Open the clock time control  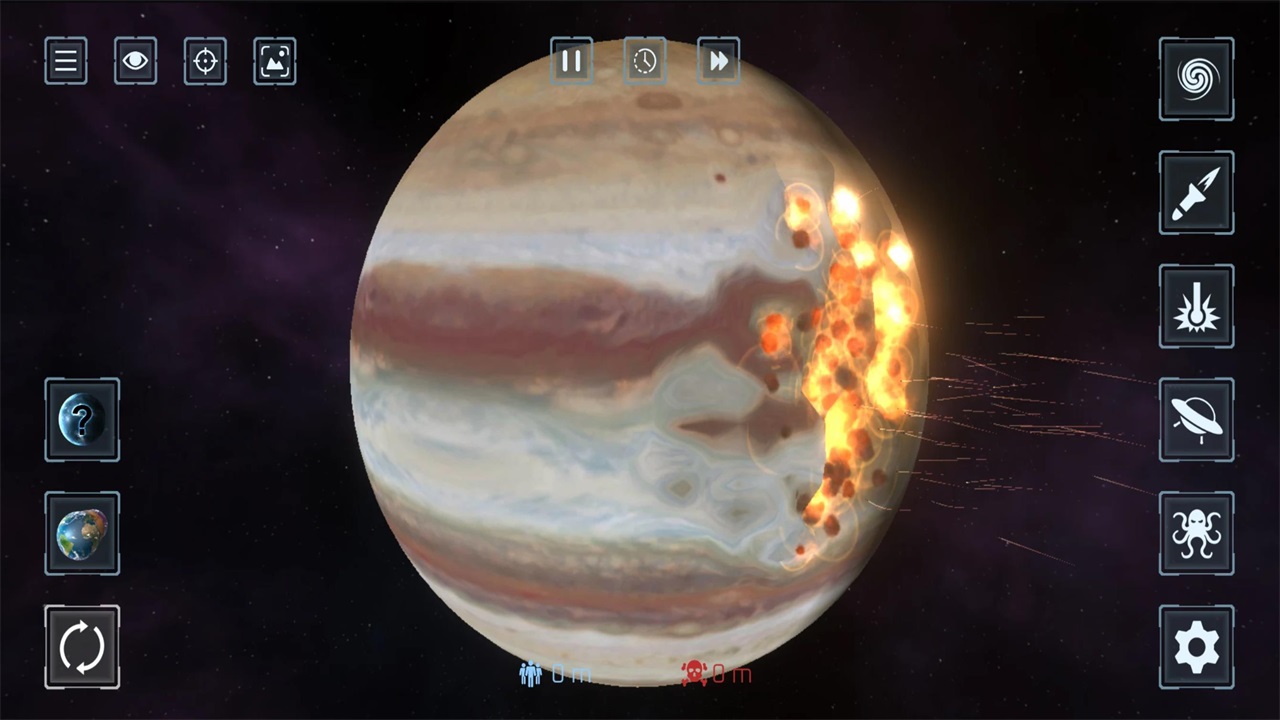(x=645, y=61)
